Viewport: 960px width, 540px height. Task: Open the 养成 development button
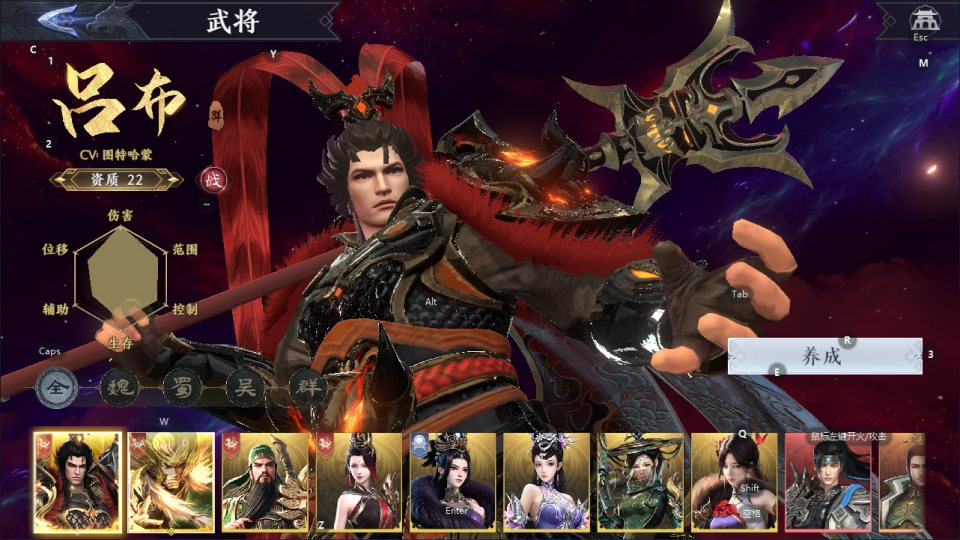pyautogui.click(x=824, y=355)
